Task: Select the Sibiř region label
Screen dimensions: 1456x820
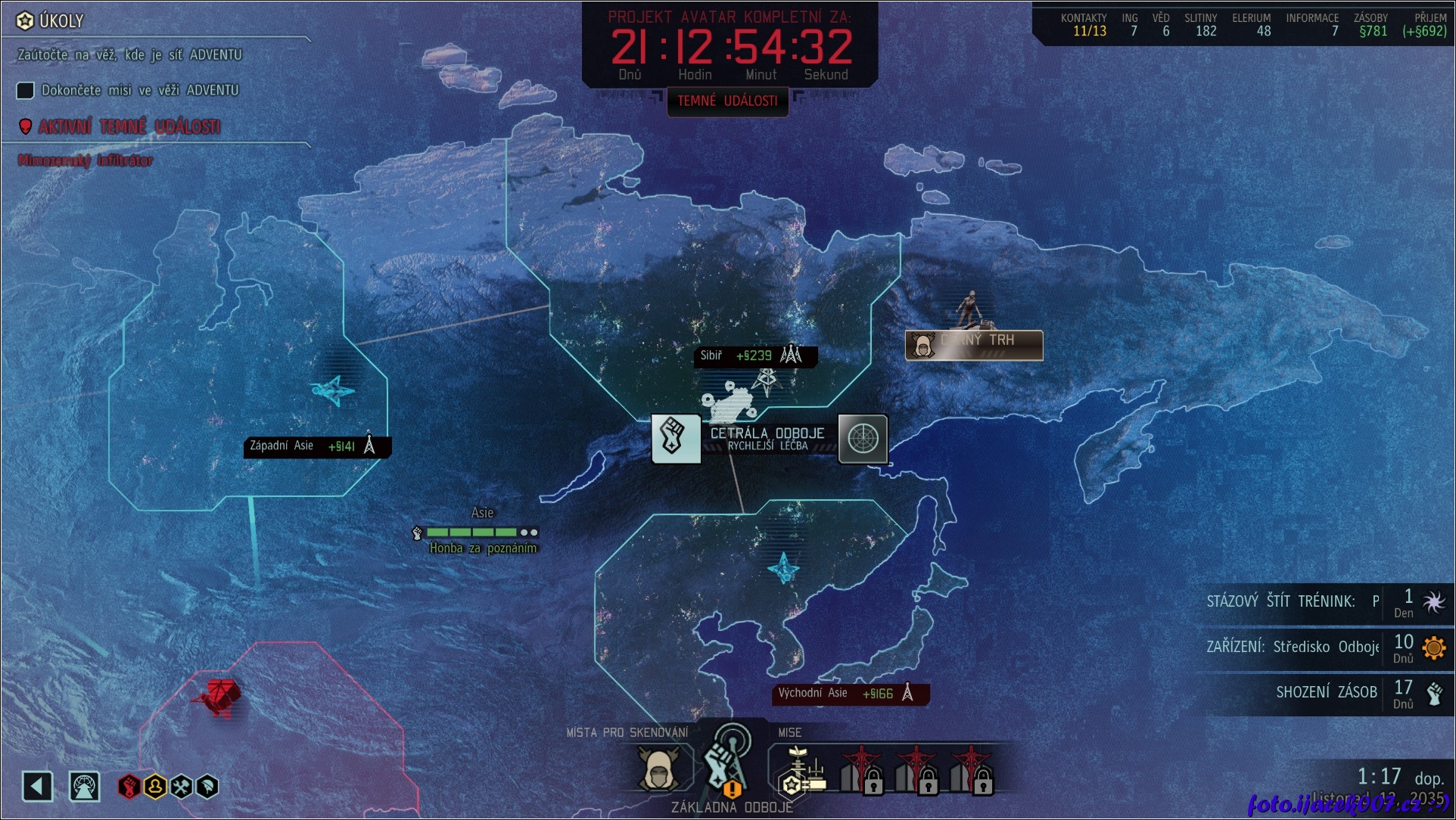Action: click(x=754, y=356)
